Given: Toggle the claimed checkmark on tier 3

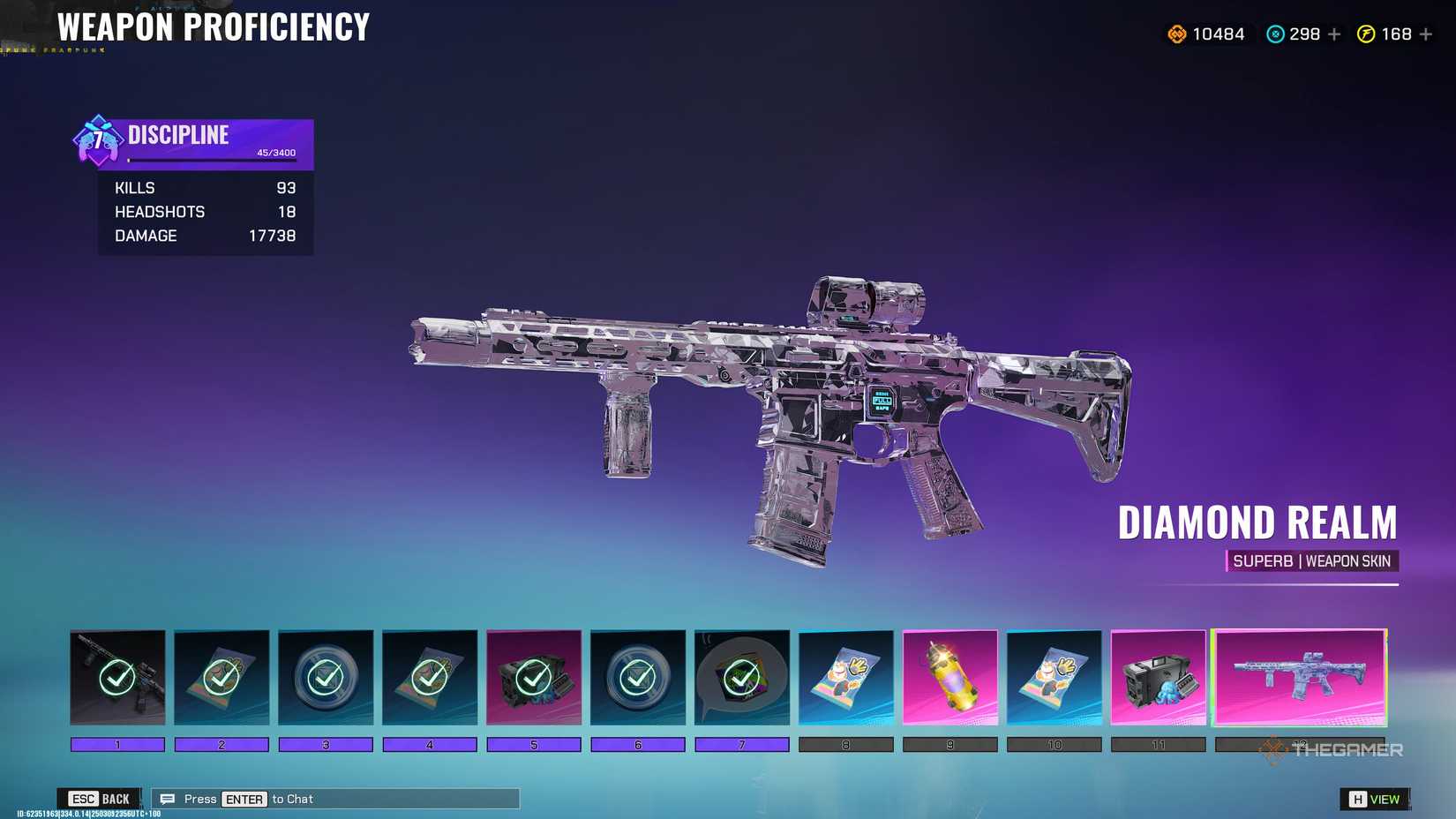Looking at the screenshot, I should click(x=325, y=678).
